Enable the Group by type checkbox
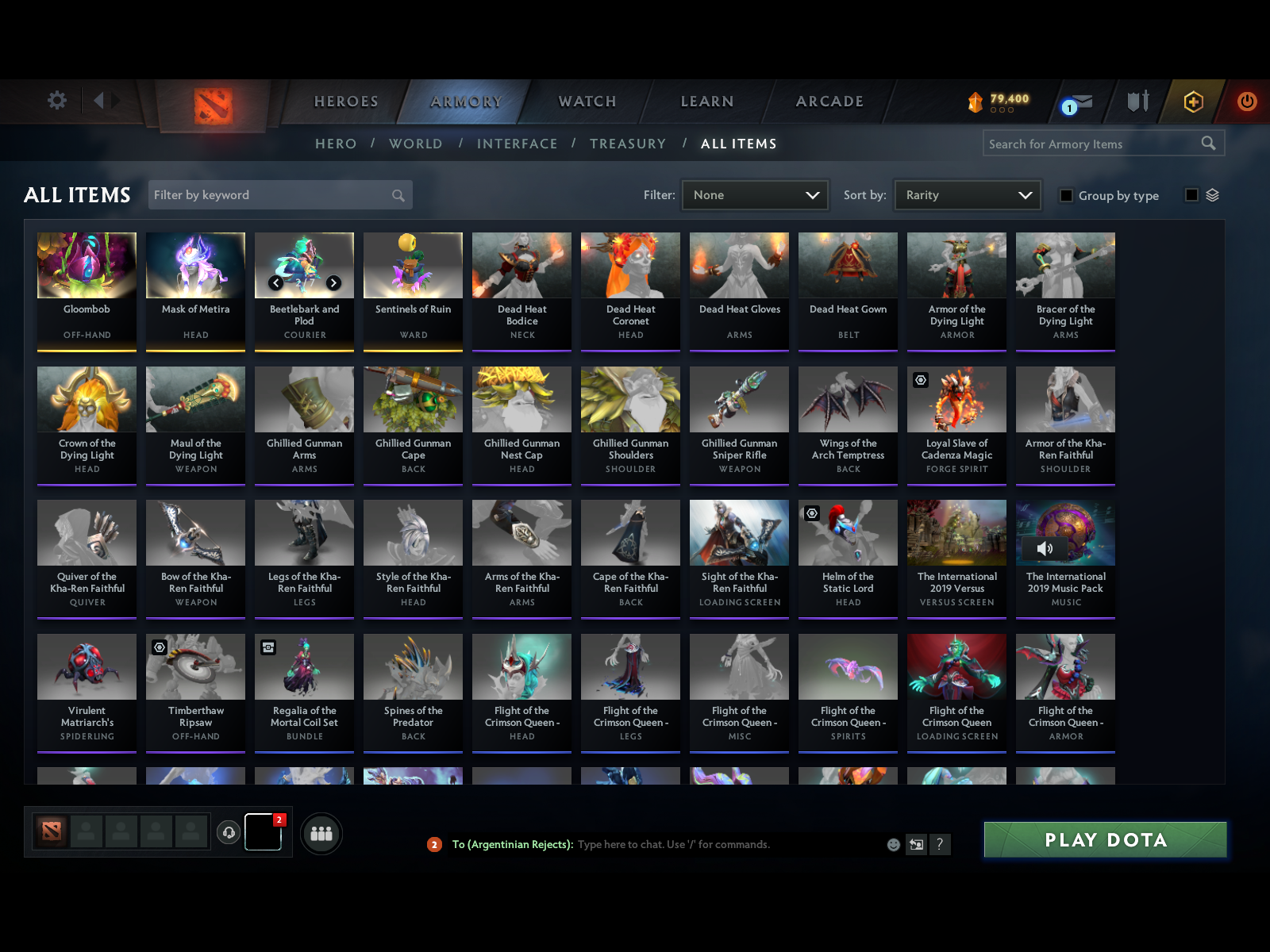This screenshot has width=1270, height=952. point(1066,195)
